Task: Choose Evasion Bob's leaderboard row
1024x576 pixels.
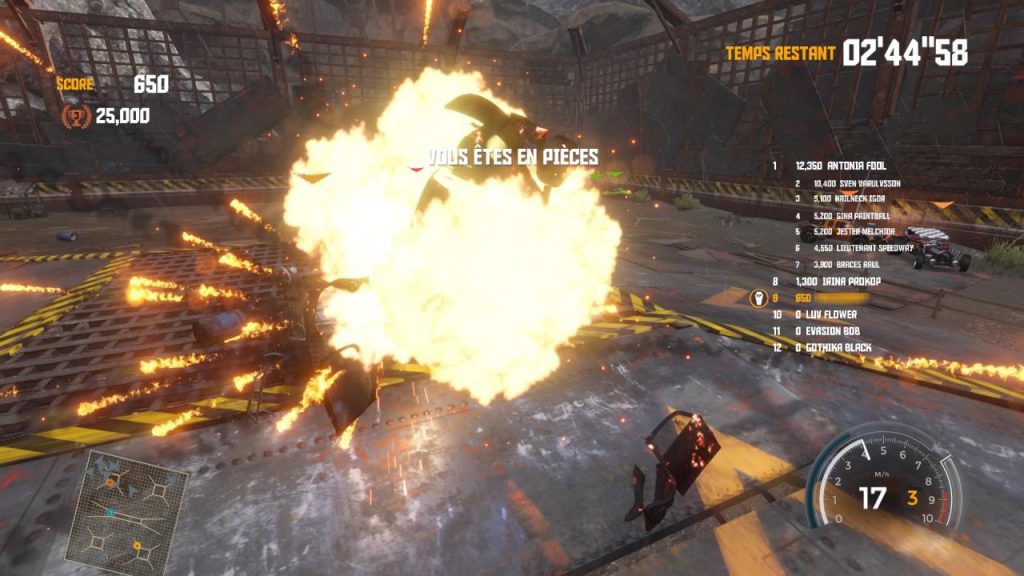Action: point(826,330)
